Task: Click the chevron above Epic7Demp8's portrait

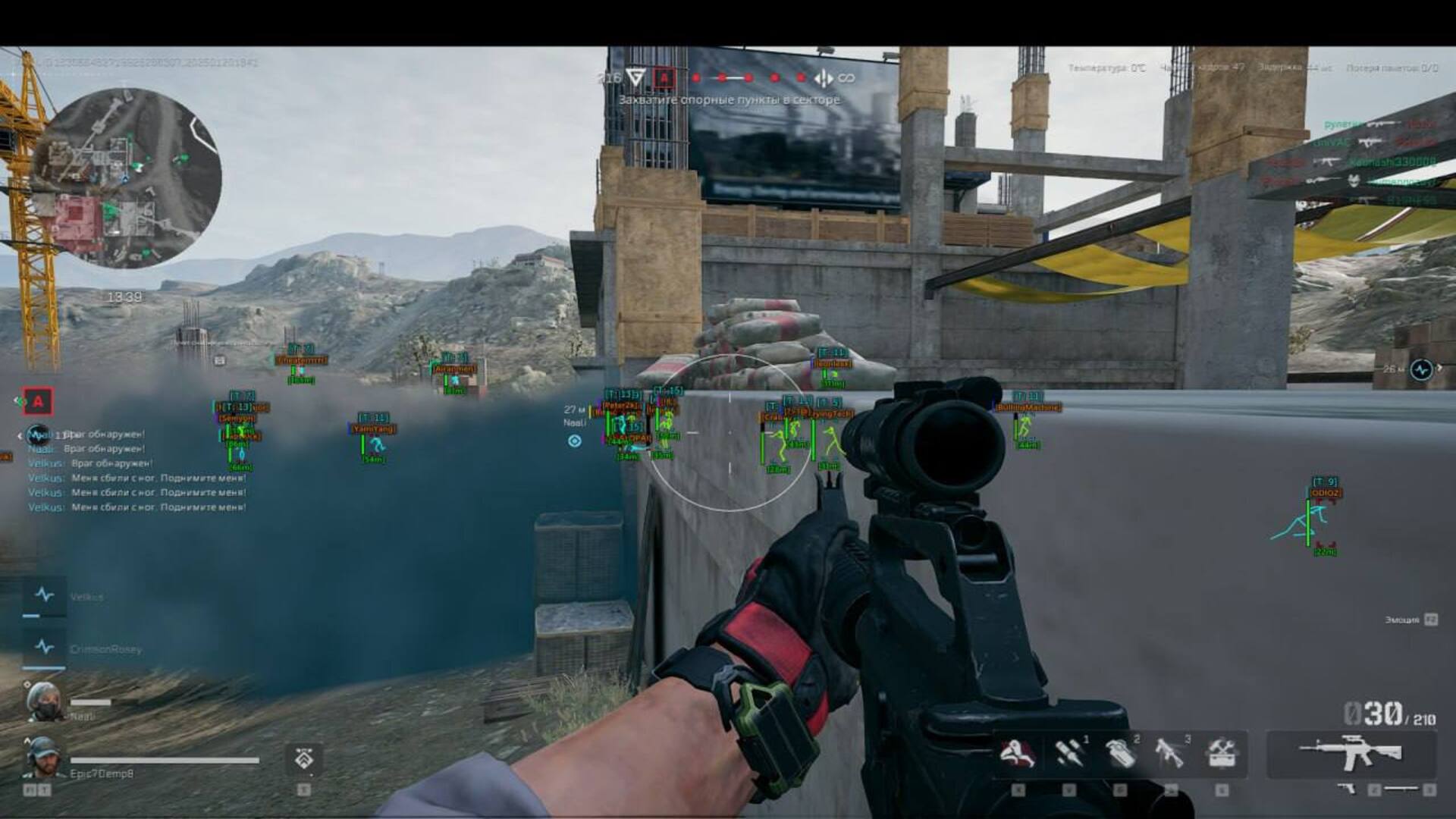Action: 29,739
